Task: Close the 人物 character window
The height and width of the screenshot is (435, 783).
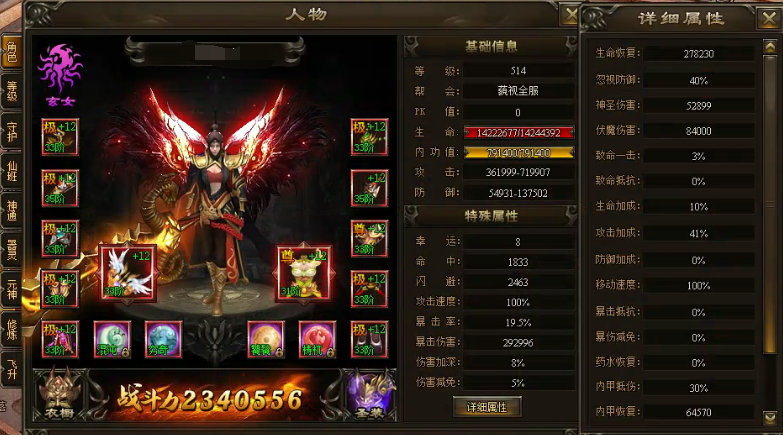Action: (570, 15)
